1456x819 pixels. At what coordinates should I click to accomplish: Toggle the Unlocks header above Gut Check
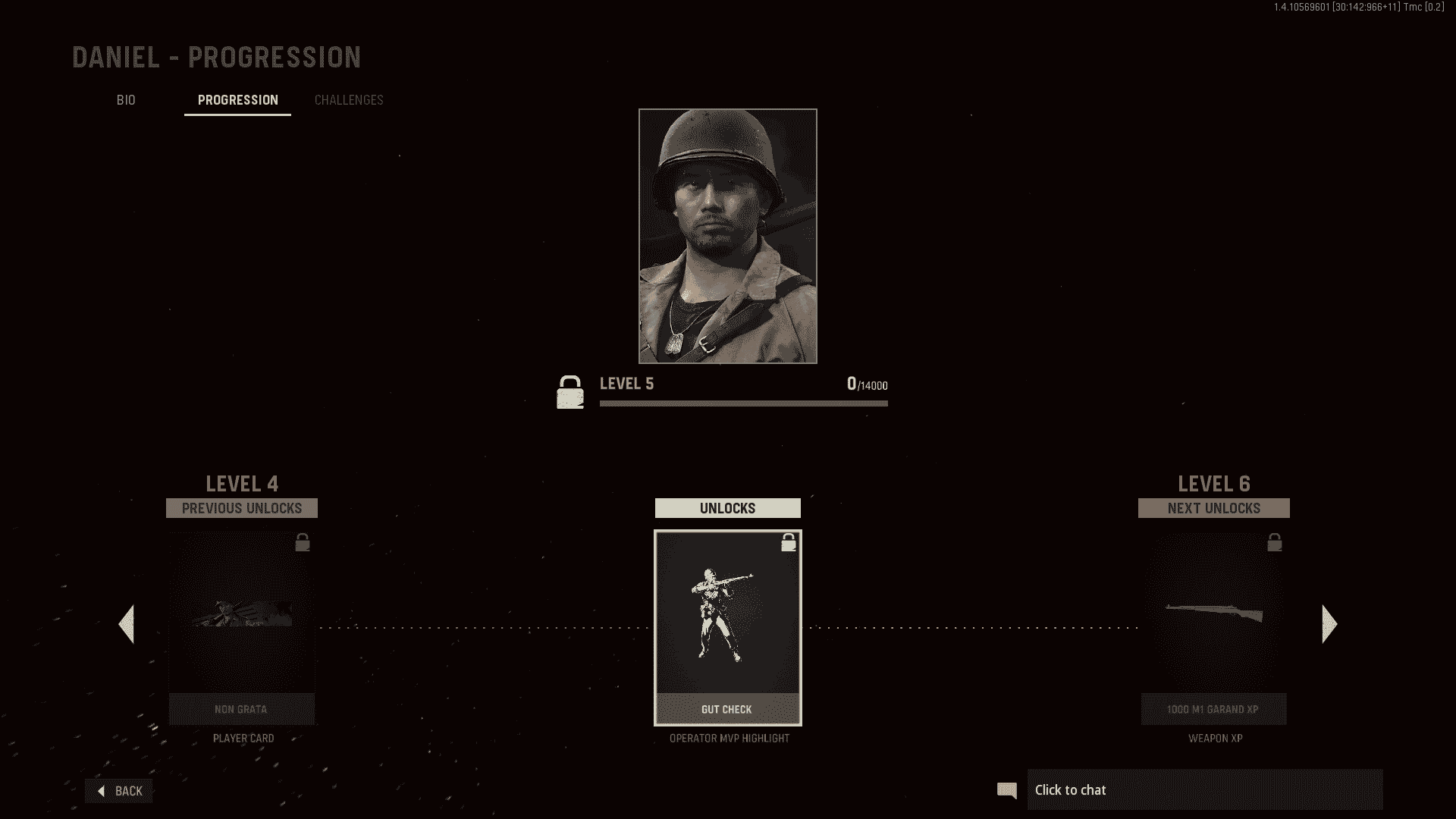727,508
